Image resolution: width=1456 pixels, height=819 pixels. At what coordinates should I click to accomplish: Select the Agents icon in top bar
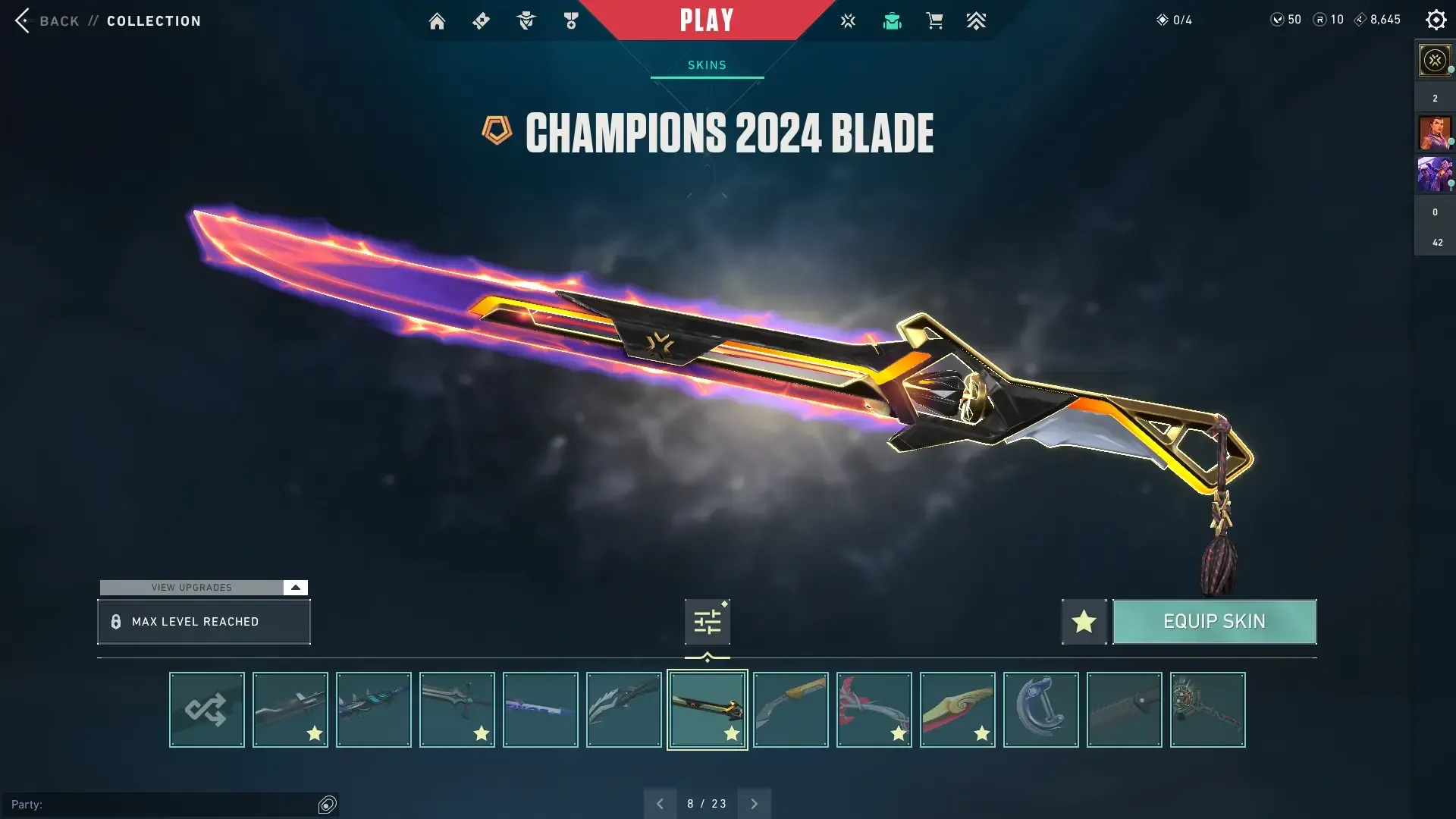point(526,20)
